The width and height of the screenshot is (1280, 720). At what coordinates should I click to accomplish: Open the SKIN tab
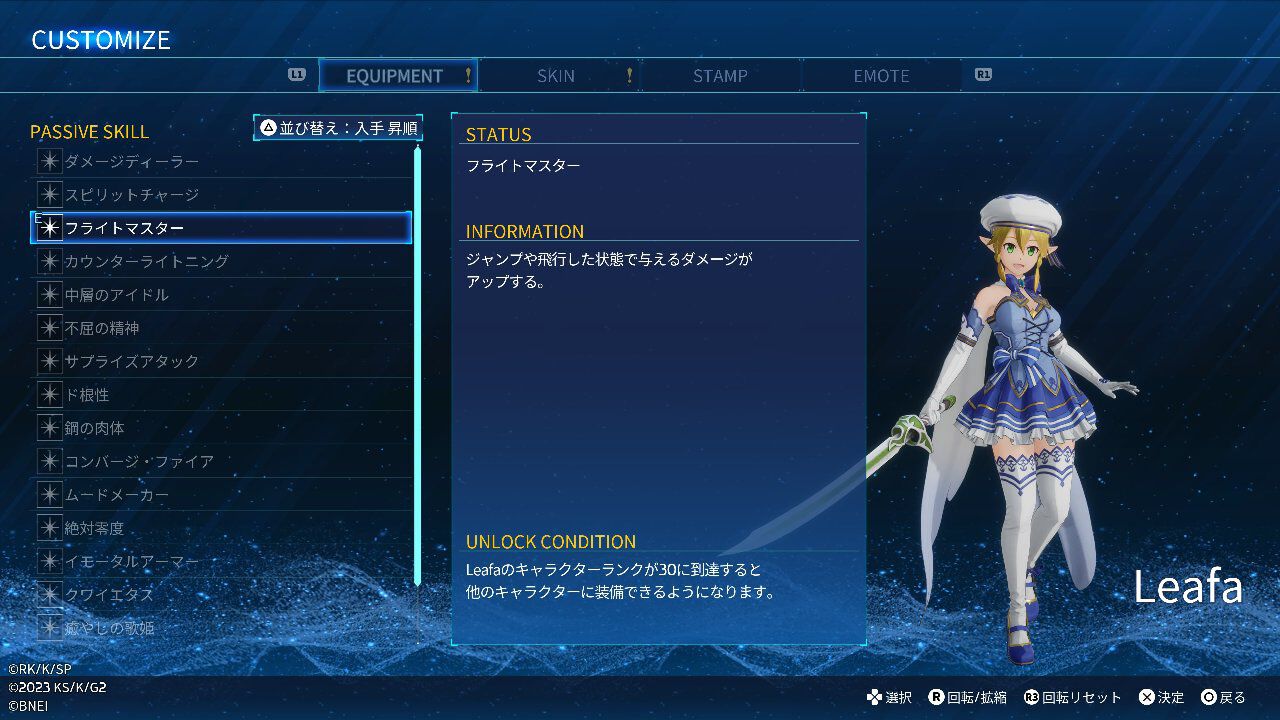tap(556, 76)
